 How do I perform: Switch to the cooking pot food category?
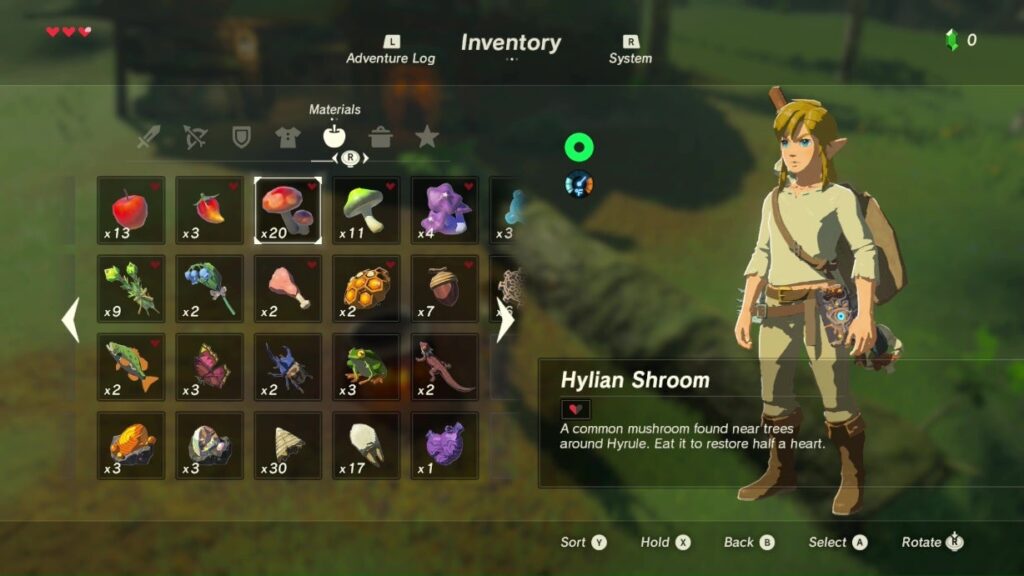pos(380,137)
